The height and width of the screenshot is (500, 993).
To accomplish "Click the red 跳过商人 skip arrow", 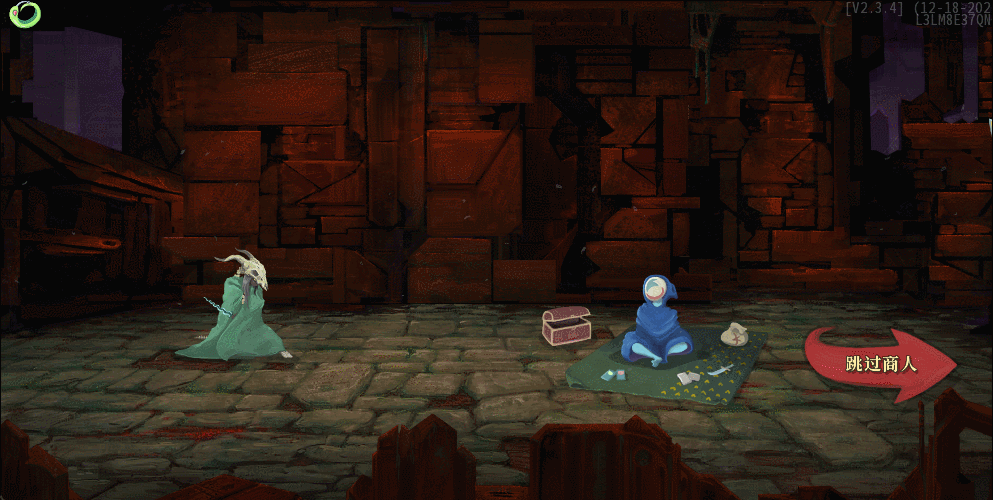I will [880, 364].
